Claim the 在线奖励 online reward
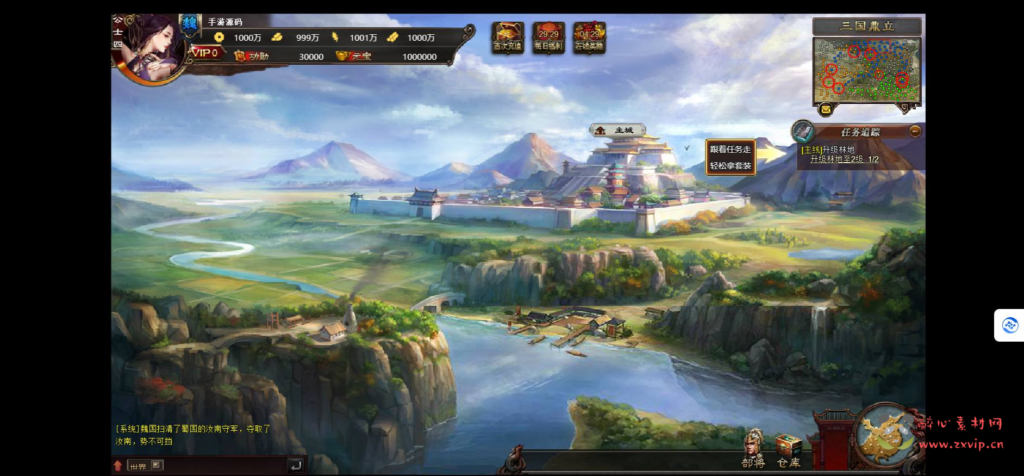This screenshot has height=476, width=1024. pos(589,37)
